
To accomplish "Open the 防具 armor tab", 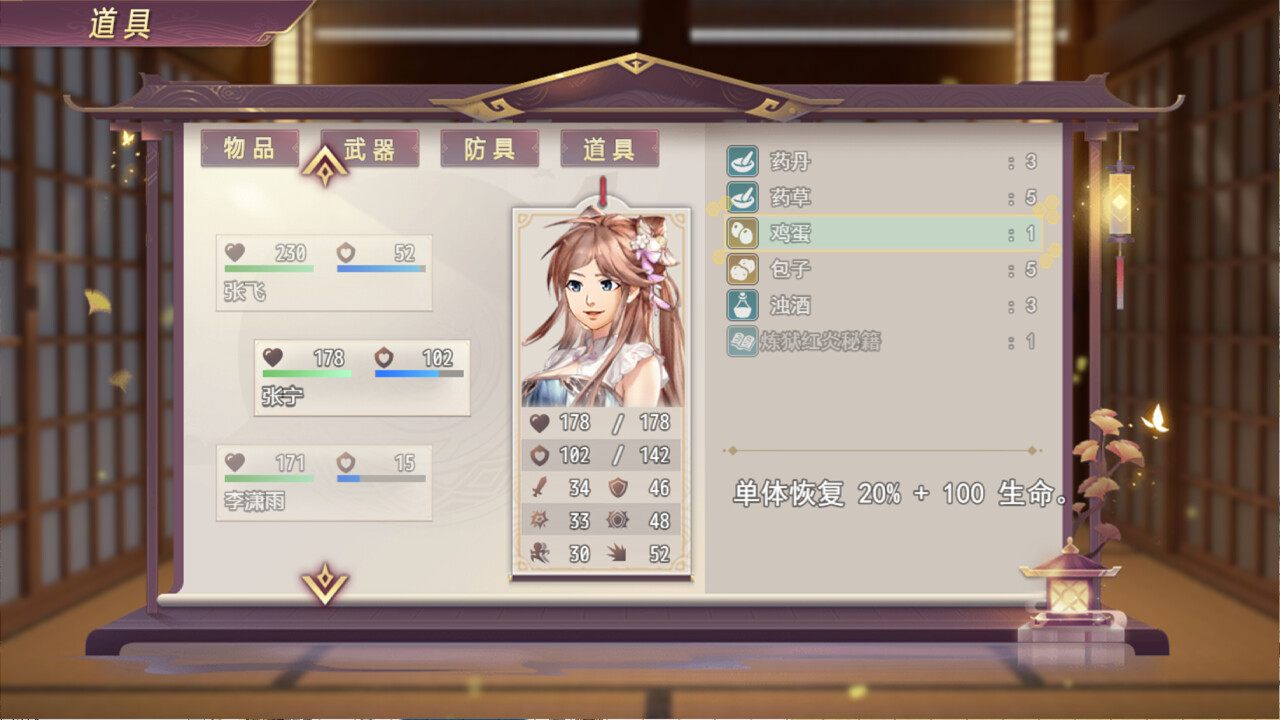I will pos(489,148).
